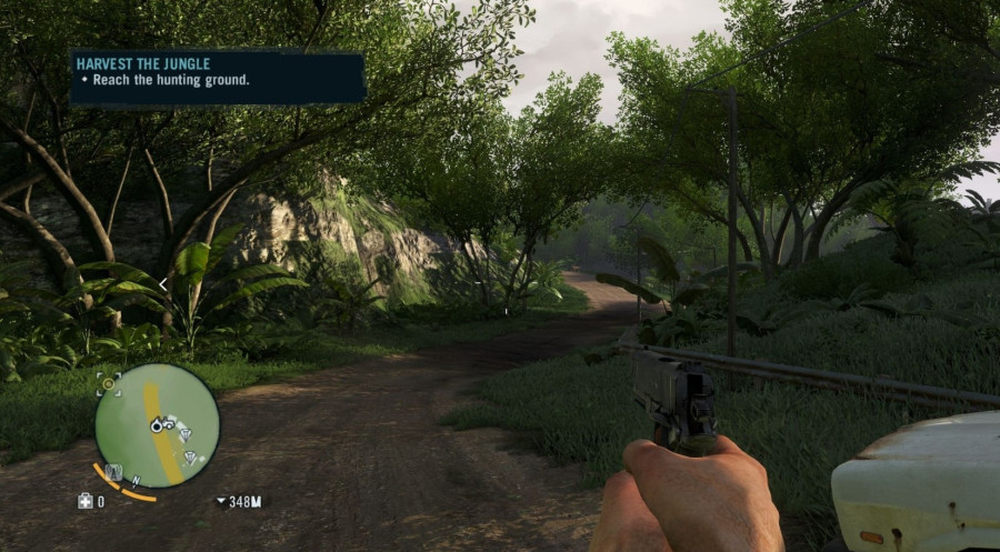Click the body armor icon beside minimap
Screen dimensions: 1000x552
113,470
